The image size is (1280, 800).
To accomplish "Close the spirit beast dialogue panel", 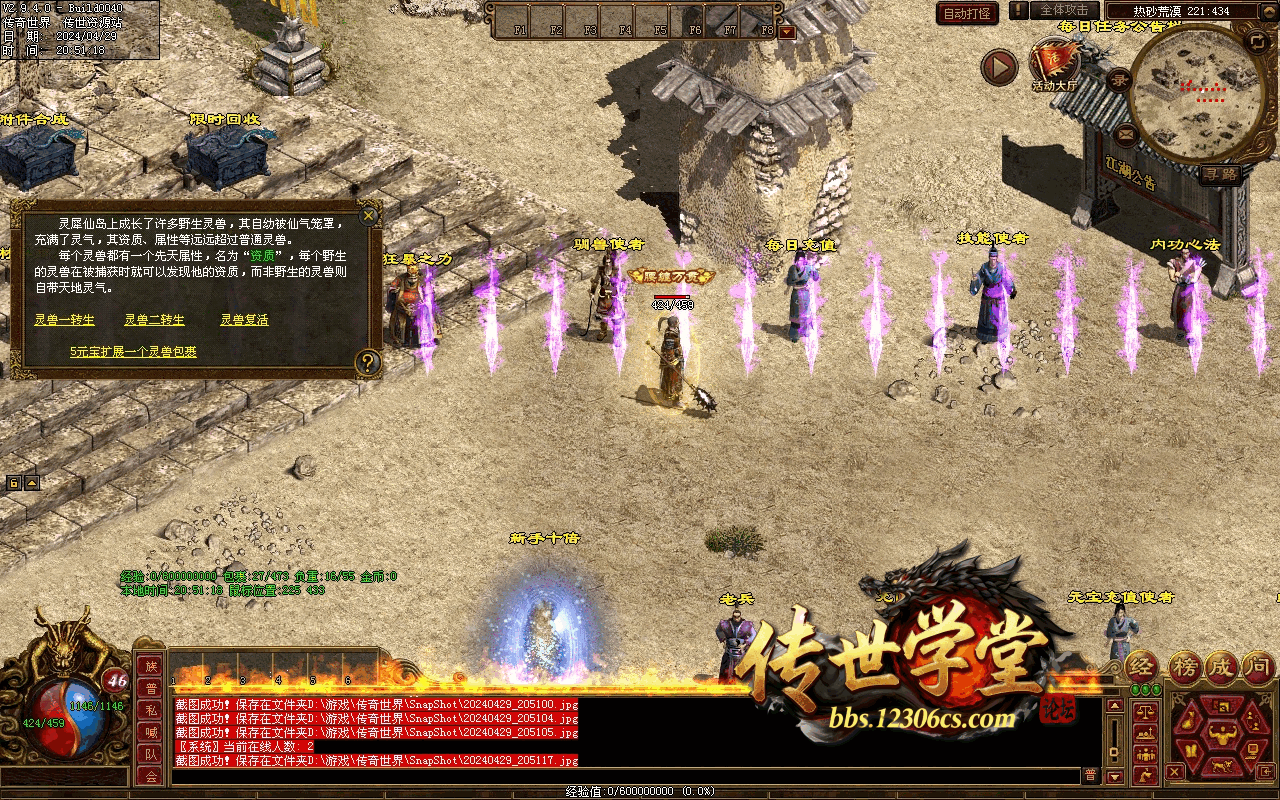I will (x=369, y=215).
